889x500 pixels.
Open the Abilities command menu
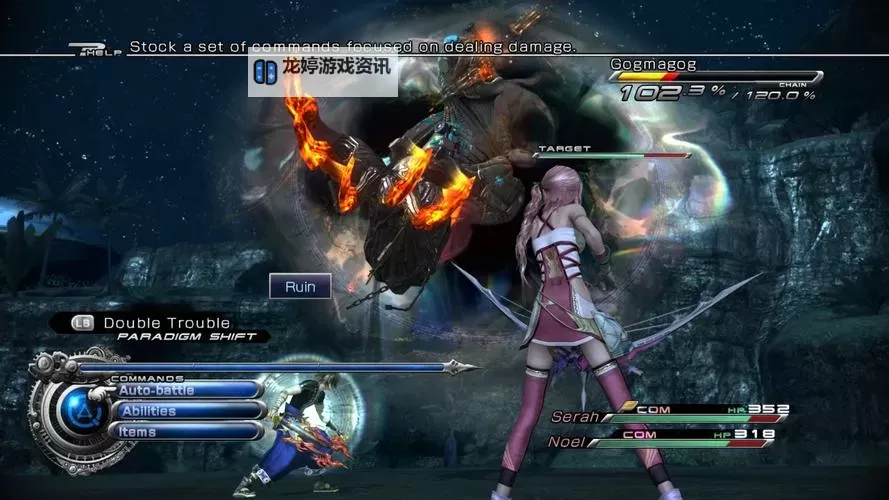tap(188, 411)
